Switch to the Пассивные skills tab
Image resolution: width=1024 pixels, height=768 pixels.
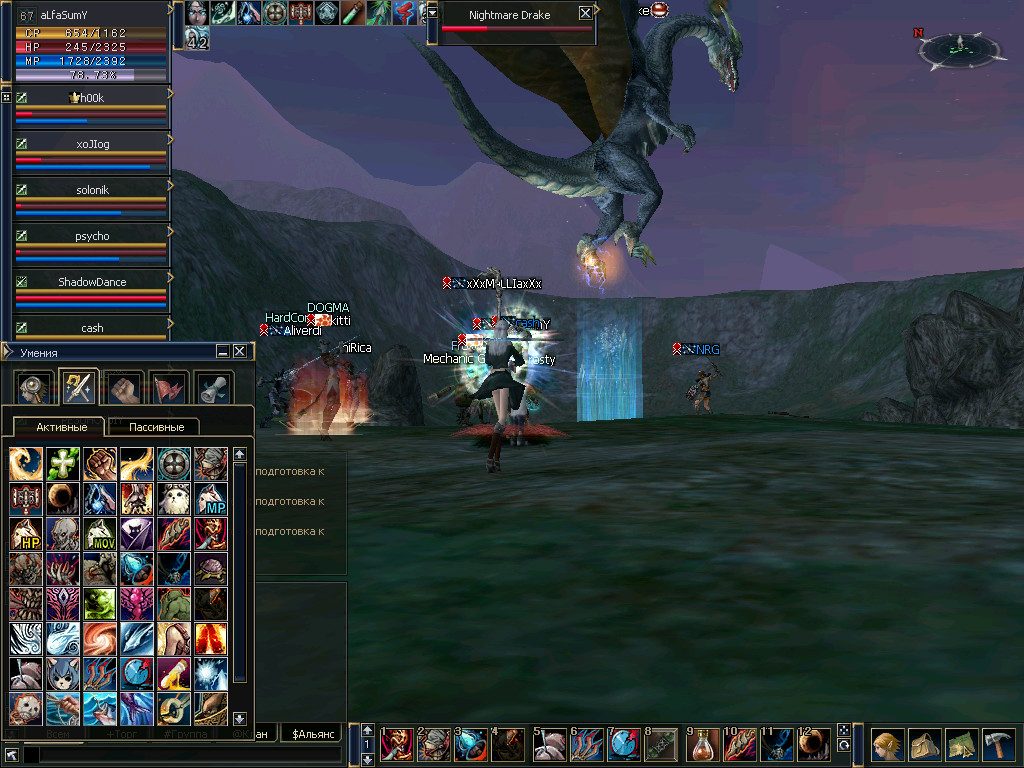(x=156, y=427)
